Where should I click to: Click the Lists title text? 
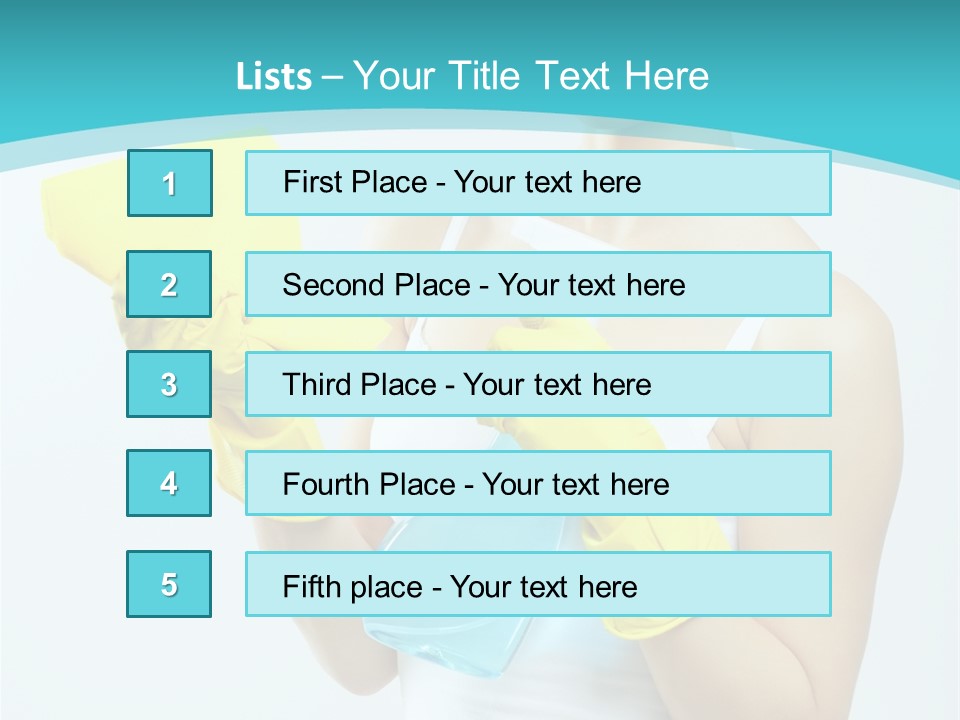(x=472, y=76)
